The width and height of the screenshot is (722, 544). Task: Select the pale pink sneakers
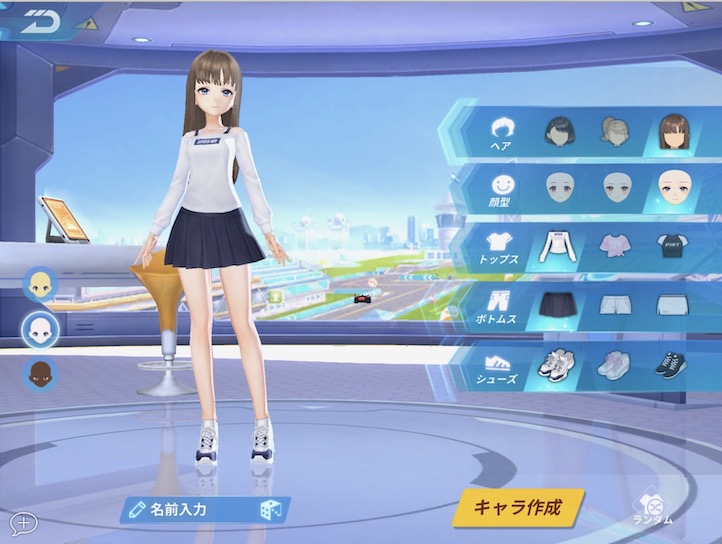[614, 364]
